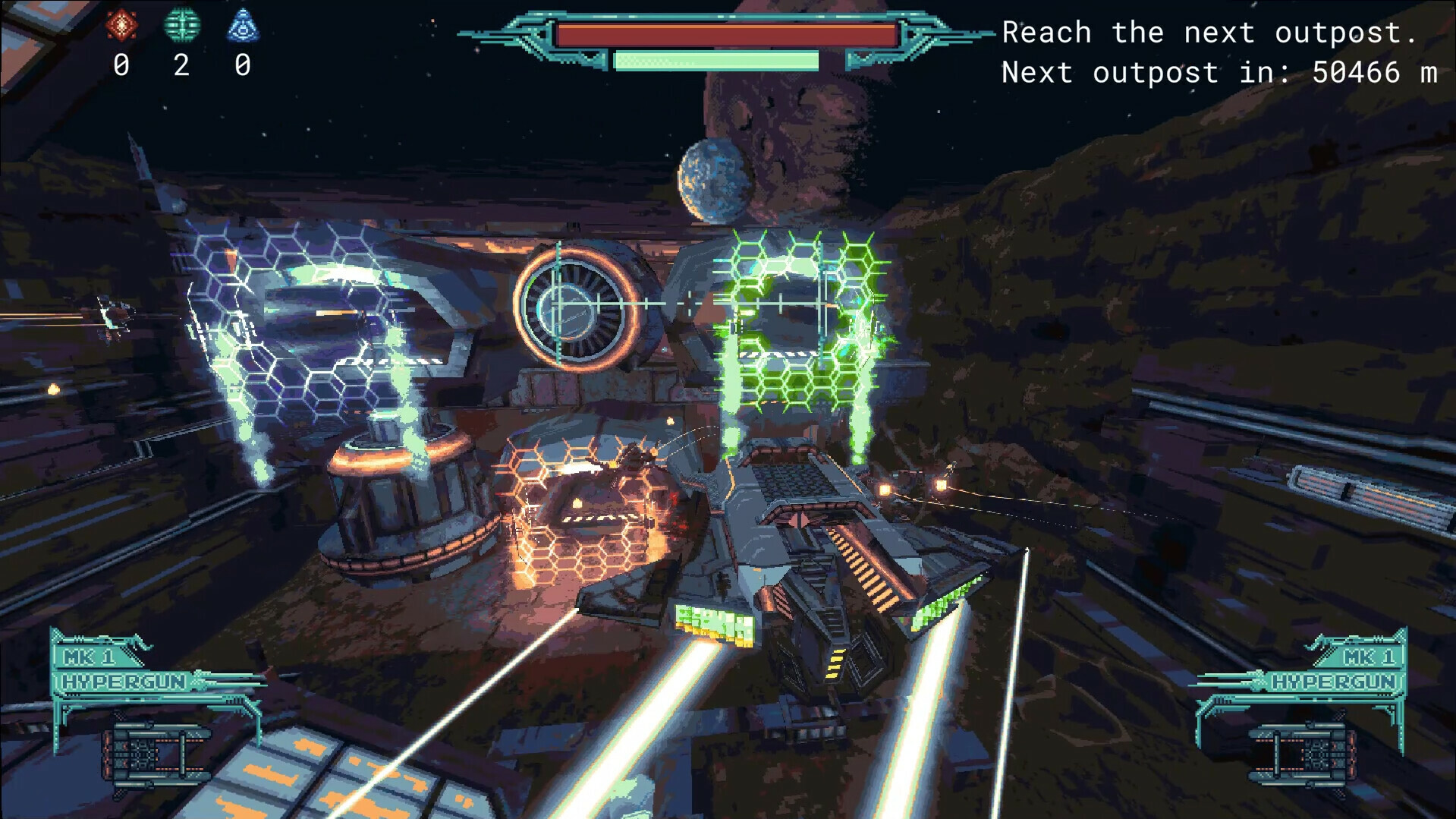Viewport: 1456px width, 819px height.
Task: Click the red health bar
Action: pyautogui.click(x=726, y=33)
